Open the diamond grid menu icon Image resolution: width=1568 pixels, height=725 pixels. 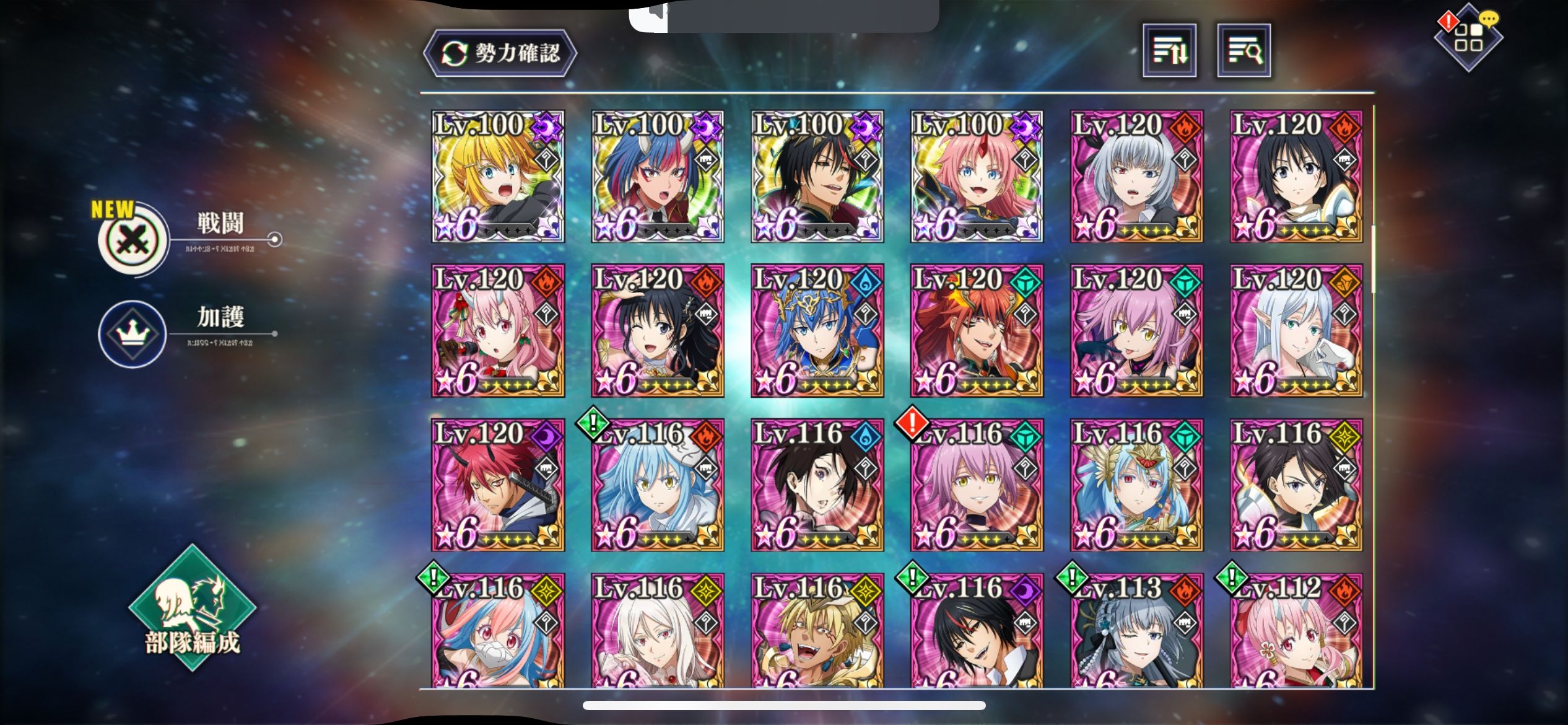pos(1468,38)
